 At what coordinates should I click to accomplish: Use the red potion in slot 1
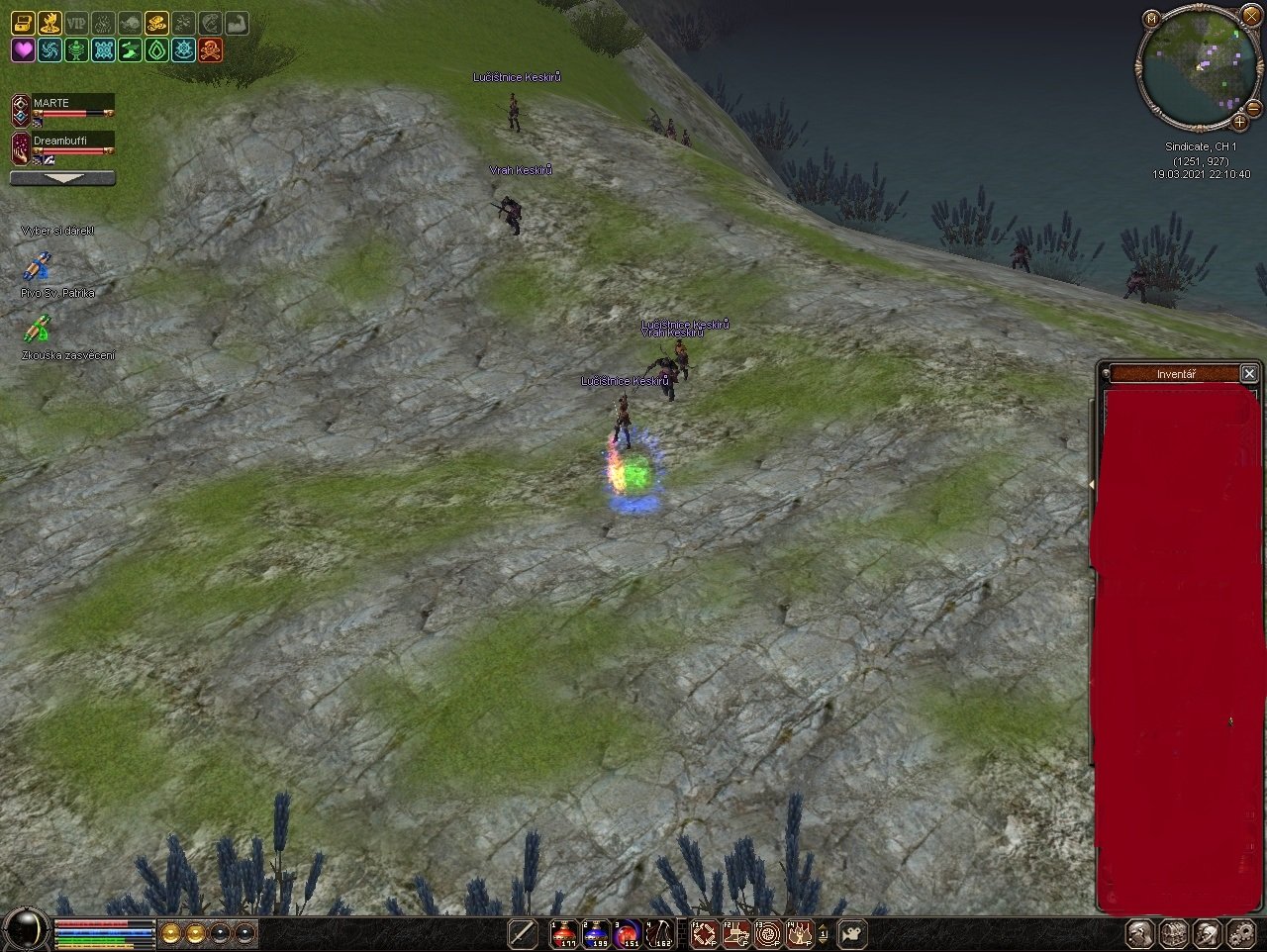click(x=565, y=932)
